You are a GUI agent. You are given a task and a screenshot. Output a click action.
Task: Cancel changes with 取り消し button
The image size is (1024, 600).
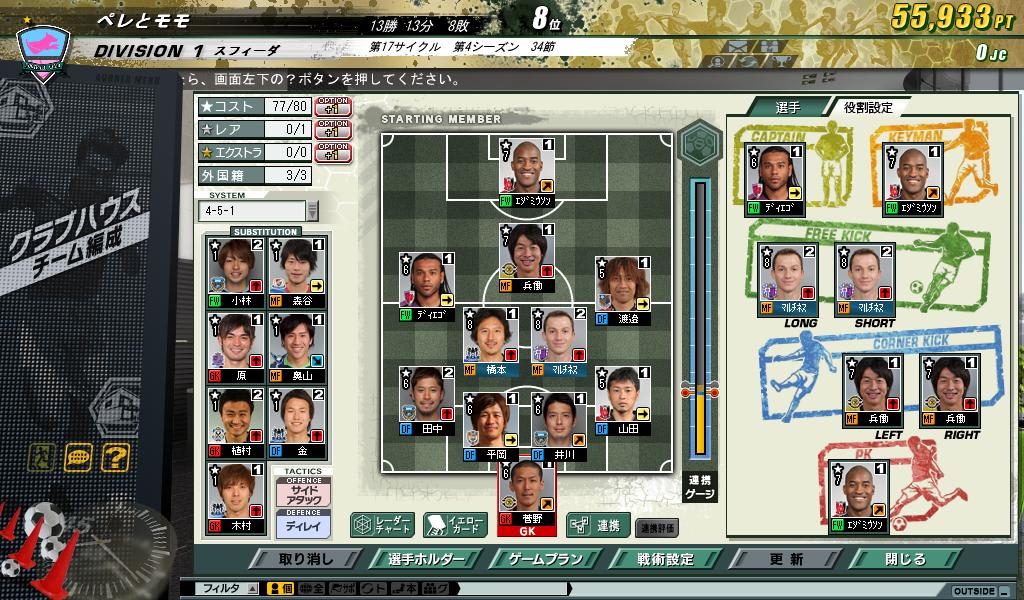306,559
